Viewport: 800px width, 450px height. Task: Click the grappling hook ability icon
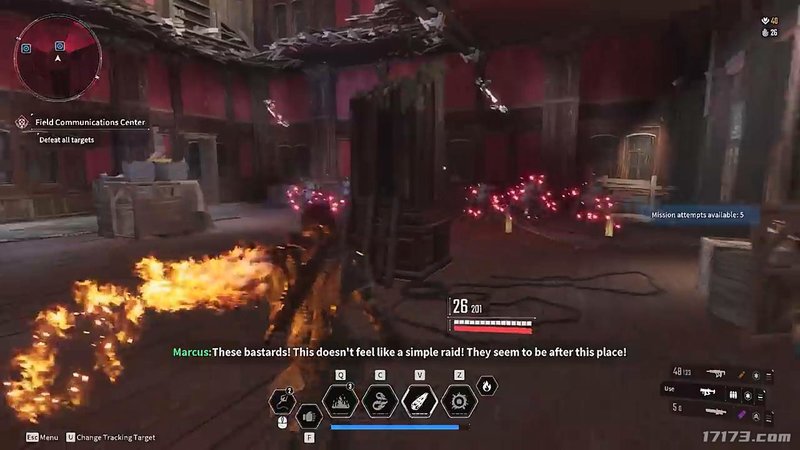(283, 402)
